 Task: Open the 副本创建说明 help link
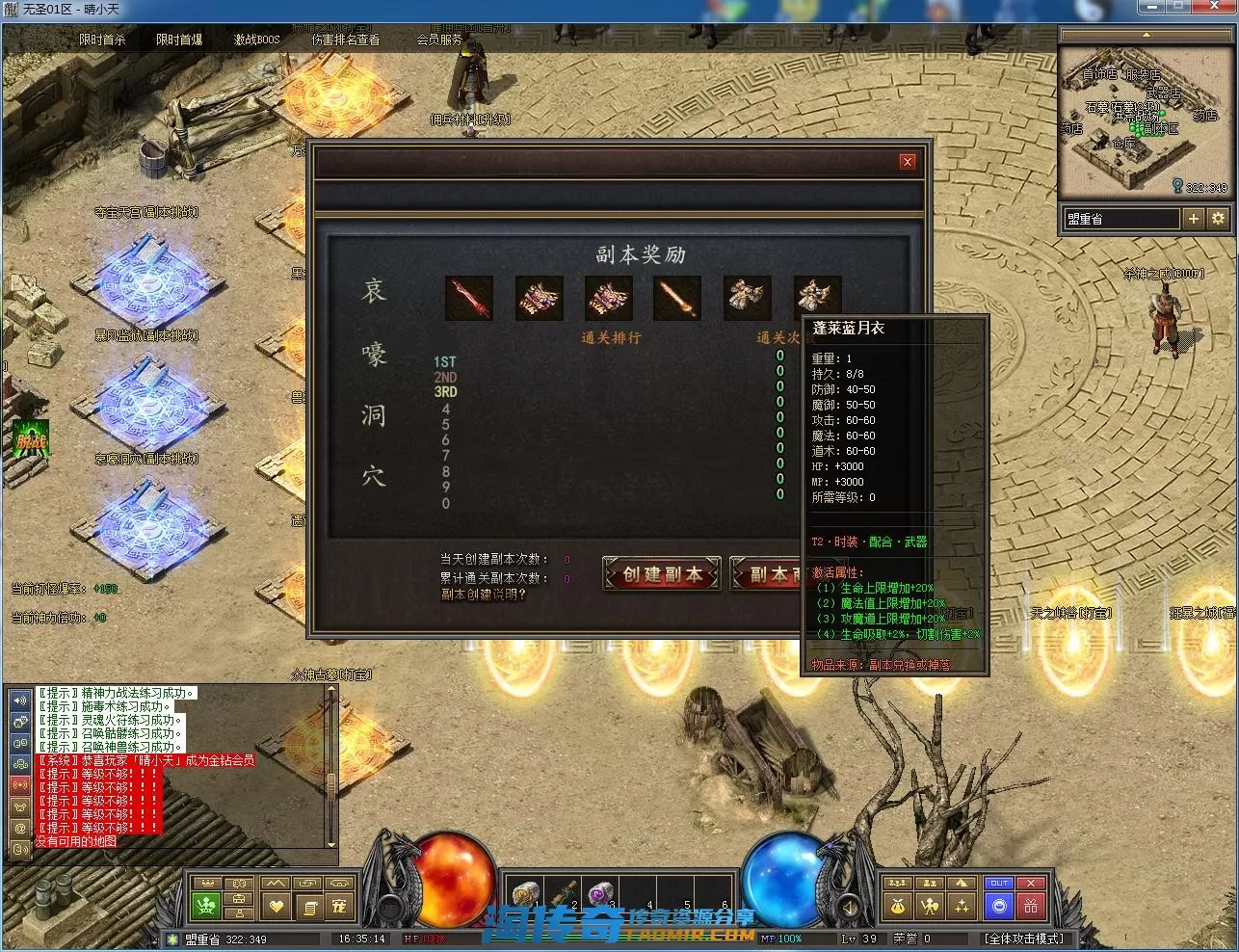[x=484, y=595]
